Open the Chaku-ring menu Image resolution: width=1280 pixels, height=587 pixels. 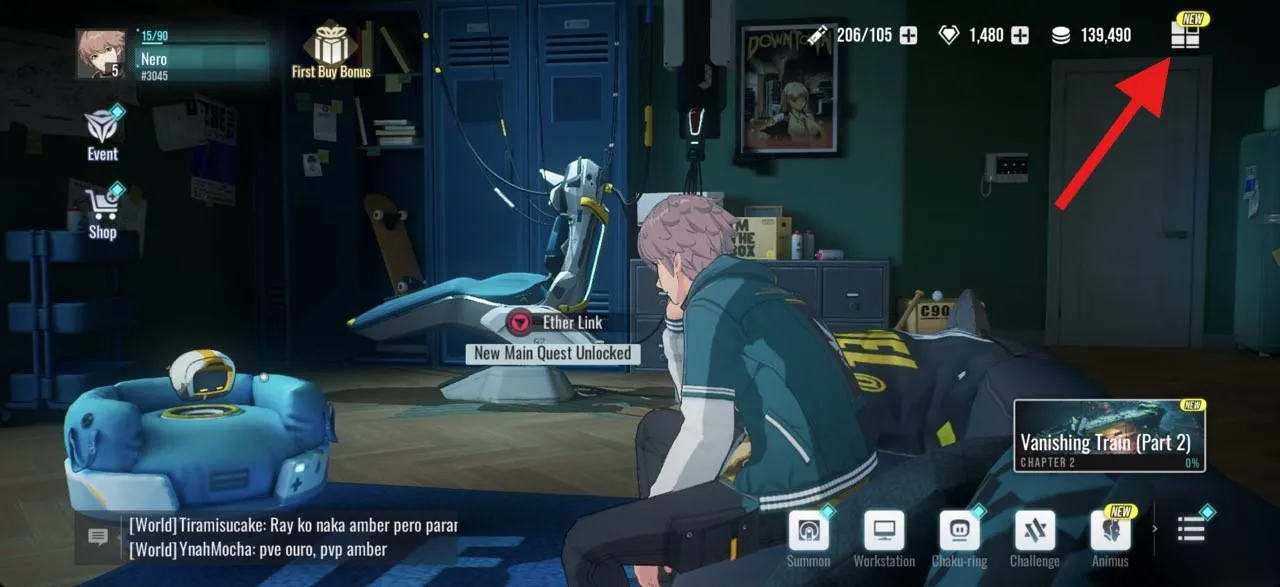(x=959, y=531)
